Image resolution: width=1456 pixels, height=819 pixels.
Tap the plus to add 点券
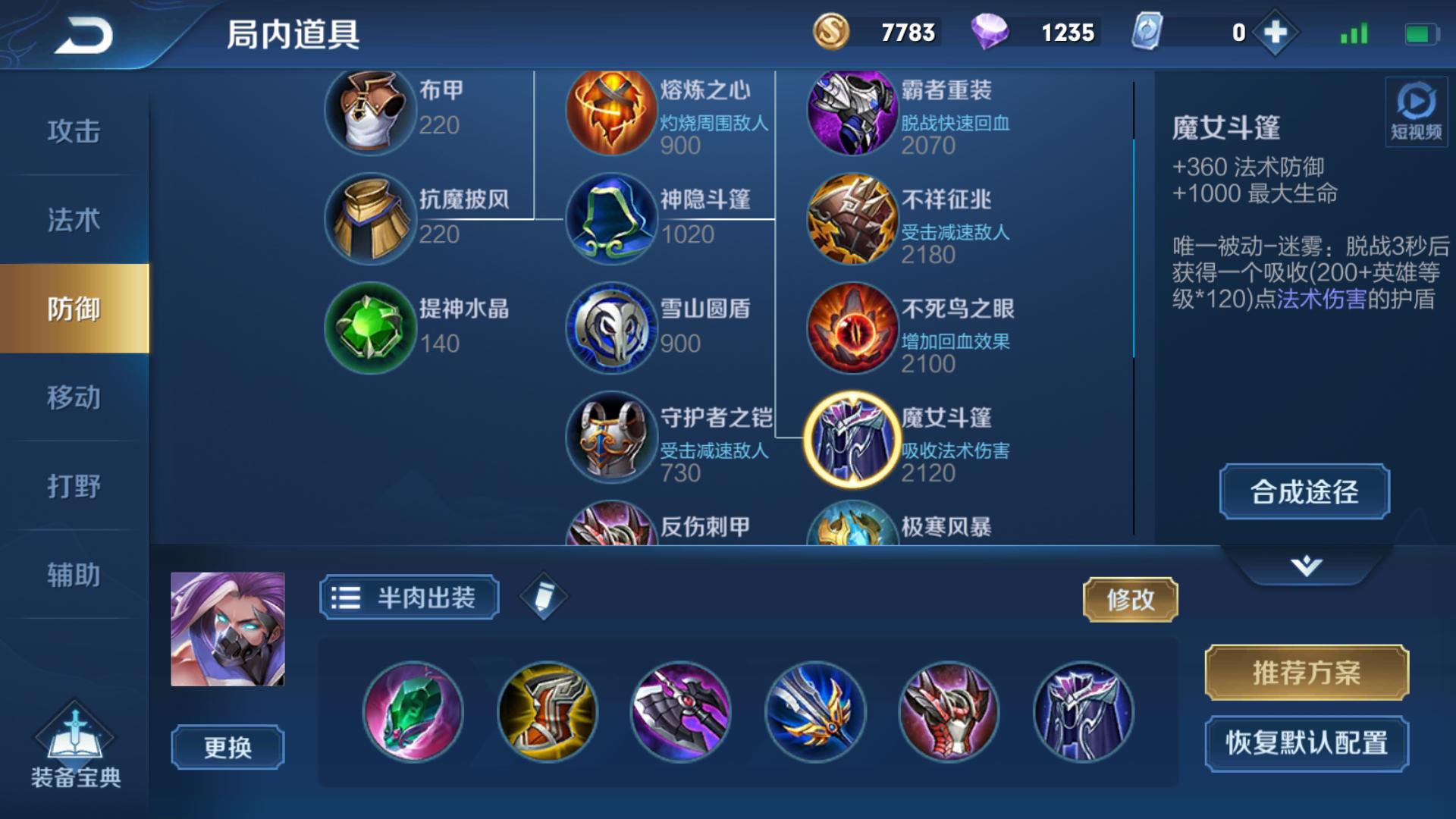click(1272, 33)
